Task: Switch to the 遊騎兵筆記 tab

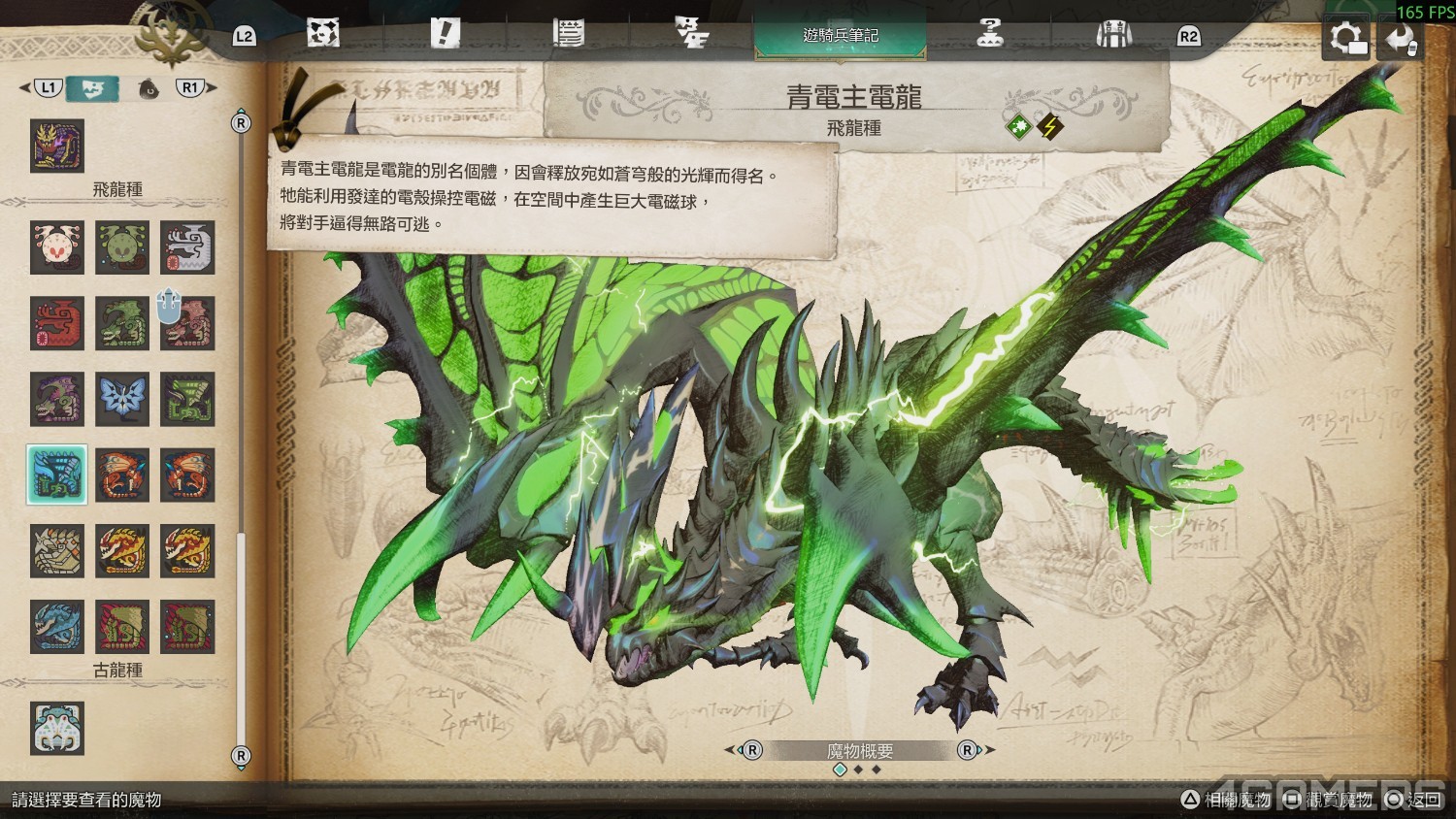Action: (x=841, y=33)
